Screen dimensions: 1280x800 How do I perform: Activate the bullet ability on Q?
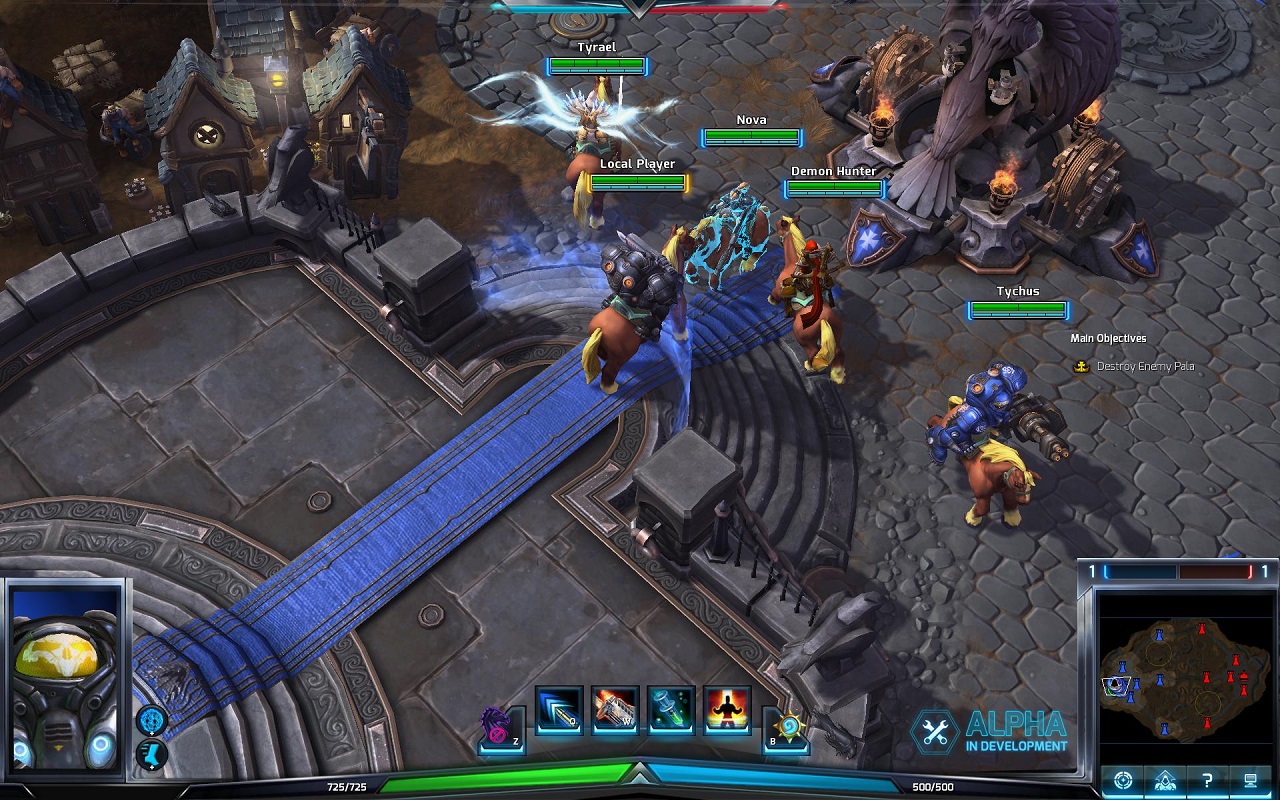click(559, 710)
